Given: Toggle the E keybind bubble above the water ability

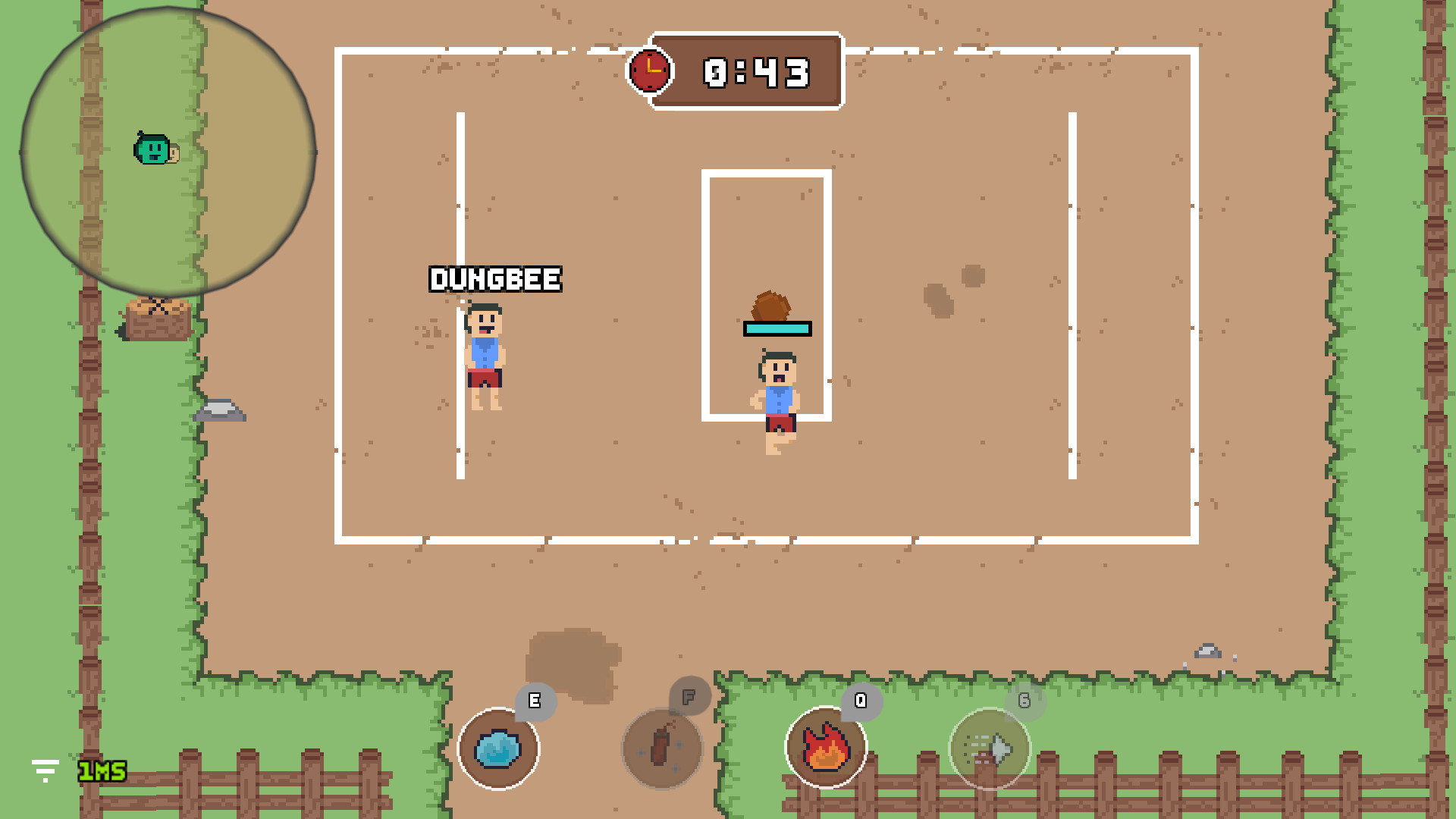Looking at the screenshot, I should pos(535,701).
